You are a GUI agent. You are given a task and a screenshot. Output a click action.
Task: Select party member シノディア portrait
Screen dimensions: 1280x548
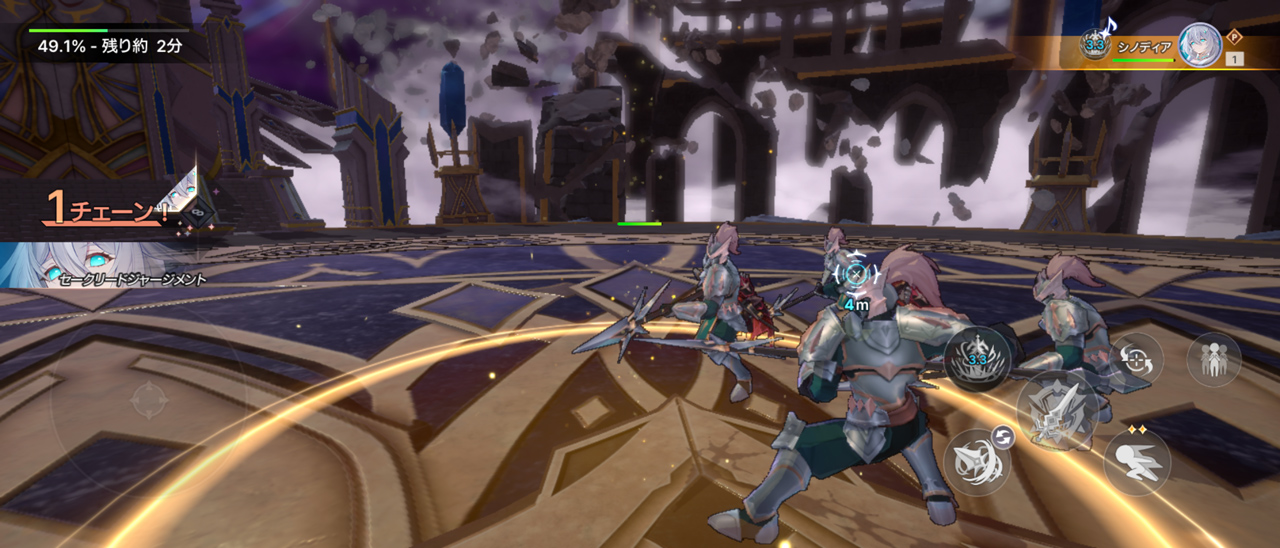coord(1199,45)
